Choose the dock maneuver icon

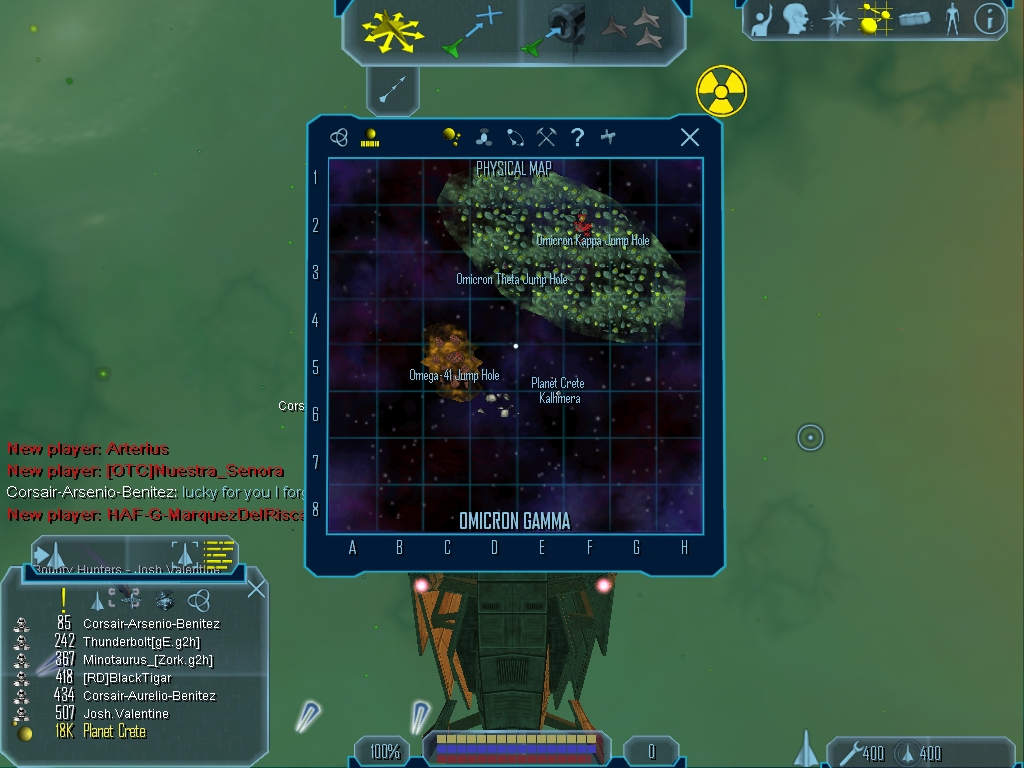coord(556,29)
